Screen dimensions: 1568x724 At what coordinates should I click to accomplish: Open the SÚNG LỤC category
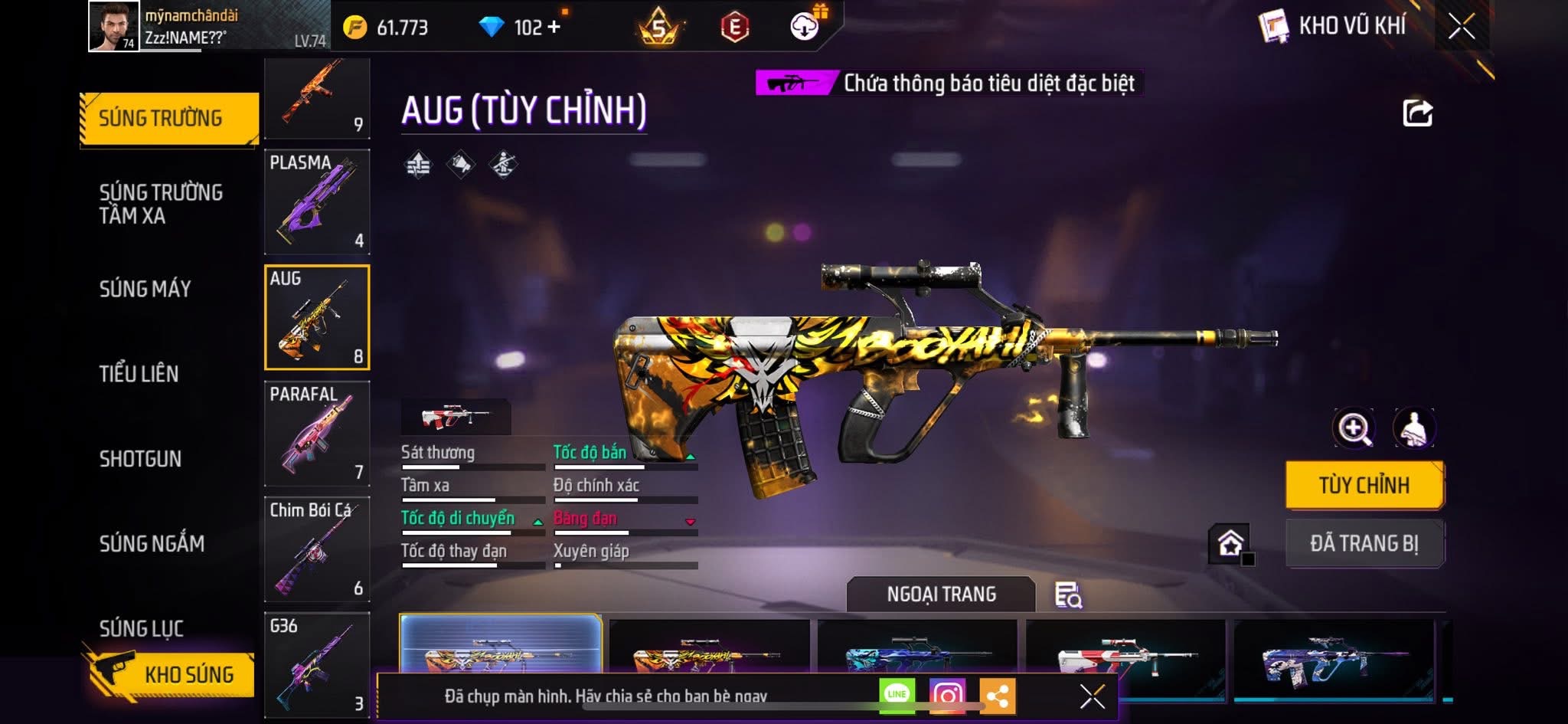(142, 628)
